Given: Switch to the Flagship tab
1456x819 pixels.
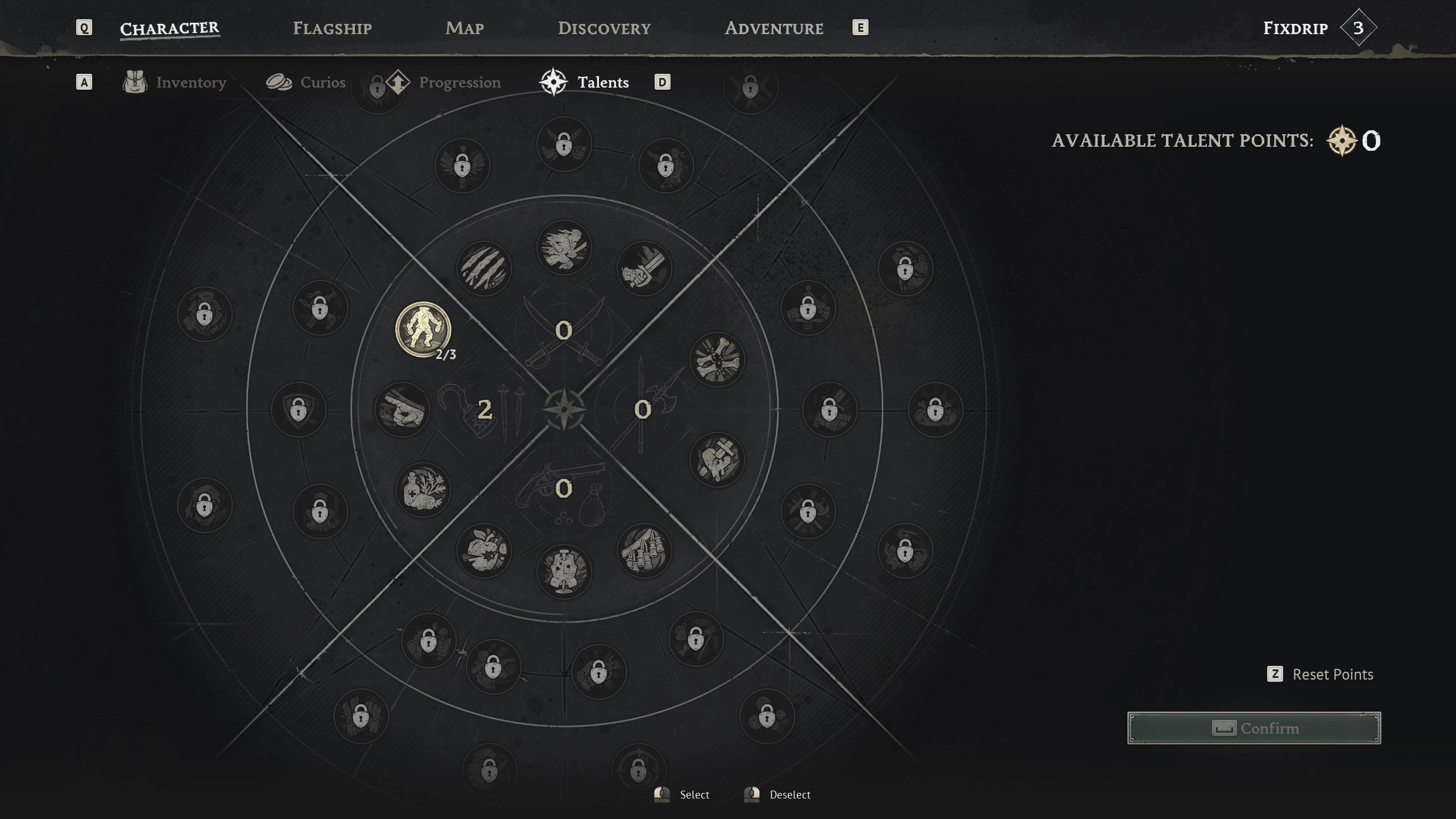Looking at the screenshot, I should pyautogui.click(x=332, y=28).
